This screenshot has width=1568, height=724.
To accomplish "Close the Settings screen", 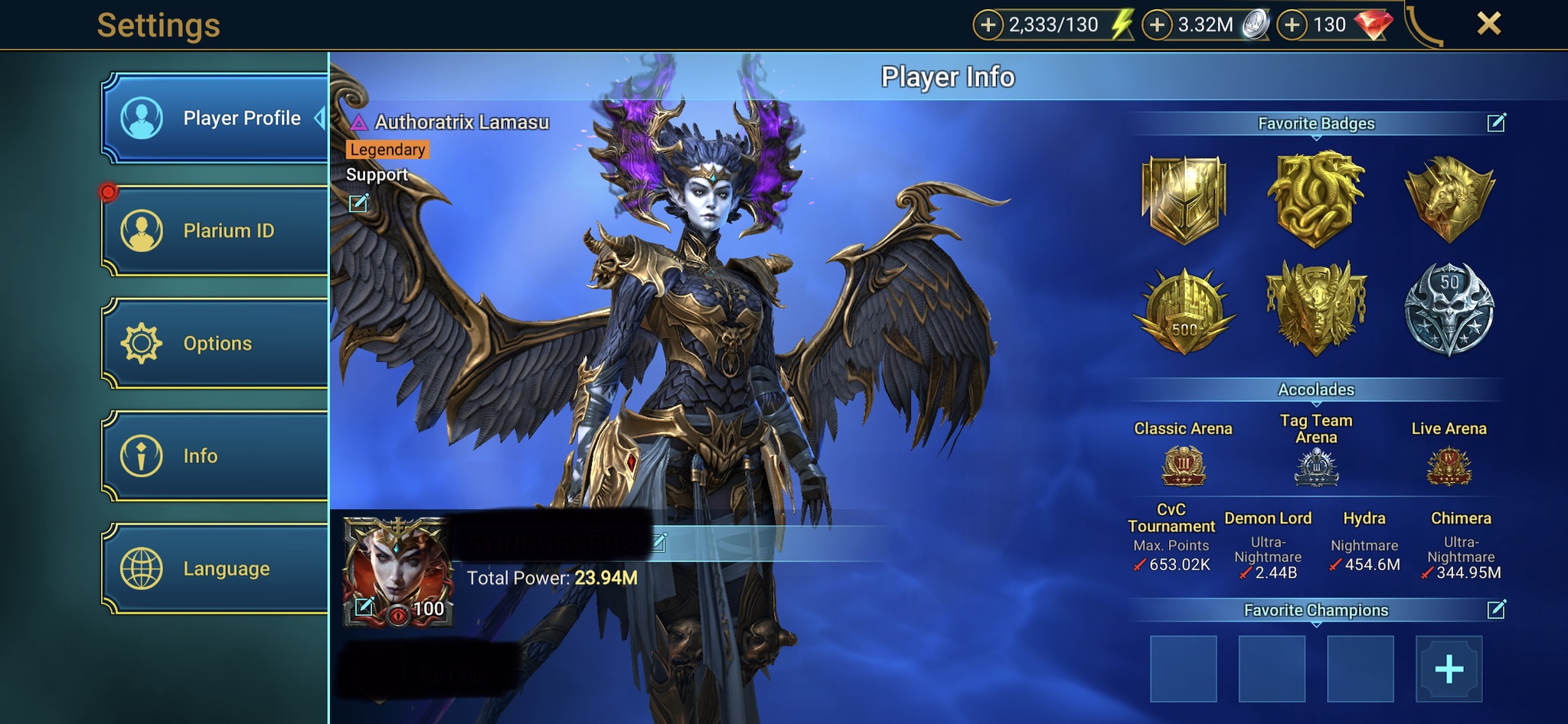I will click(1488, 24).
